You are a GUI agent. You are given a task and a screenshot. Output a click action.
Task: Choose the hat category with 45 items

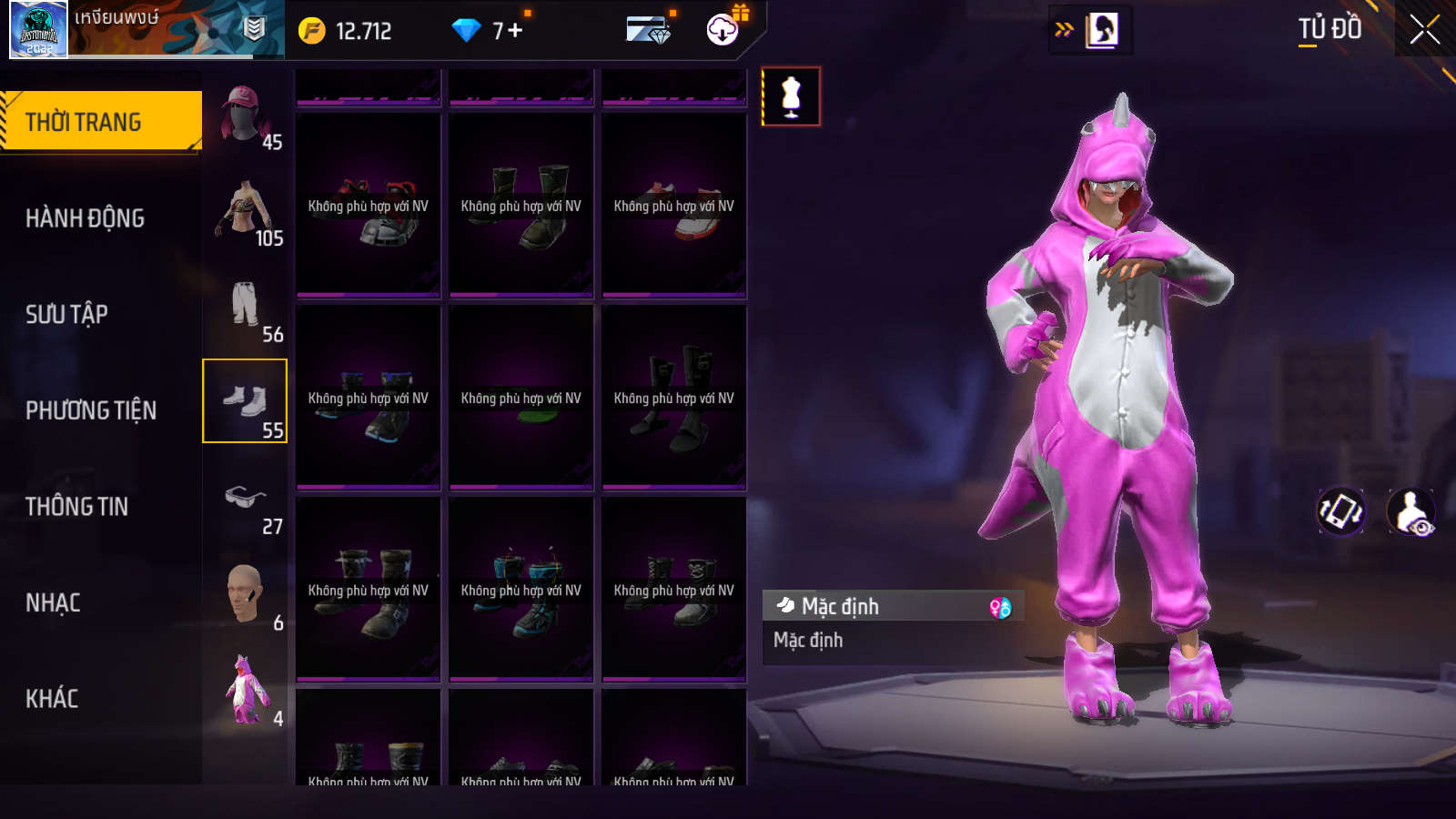tap(246, 116)
